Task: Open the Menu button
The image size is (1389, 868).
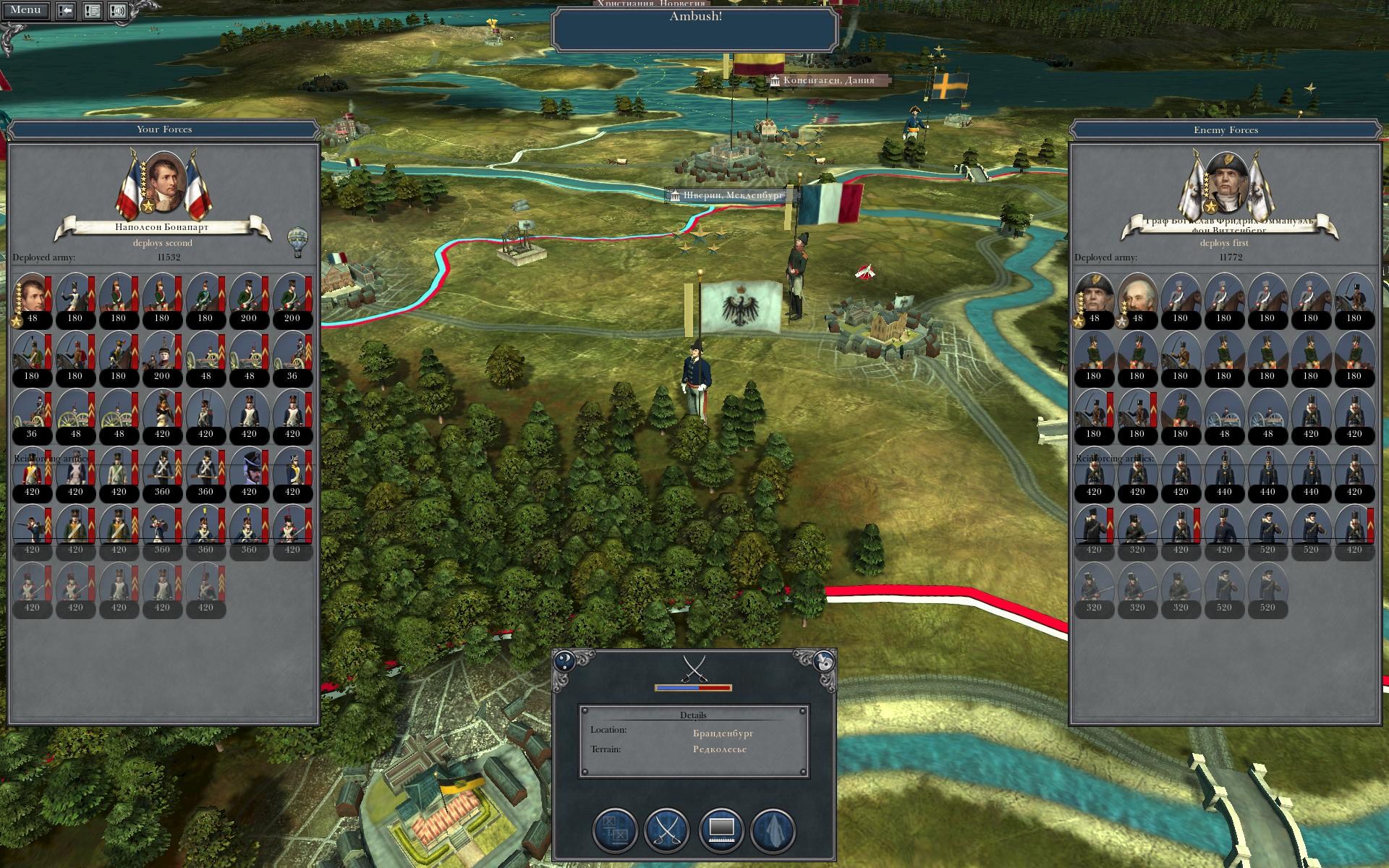Action: coord(25,10)
